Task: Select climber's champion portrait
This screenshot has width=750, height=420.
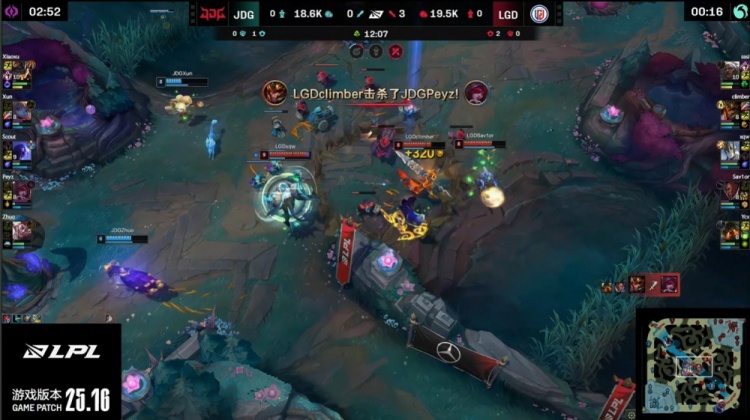Action: click(x=730, y=113)
